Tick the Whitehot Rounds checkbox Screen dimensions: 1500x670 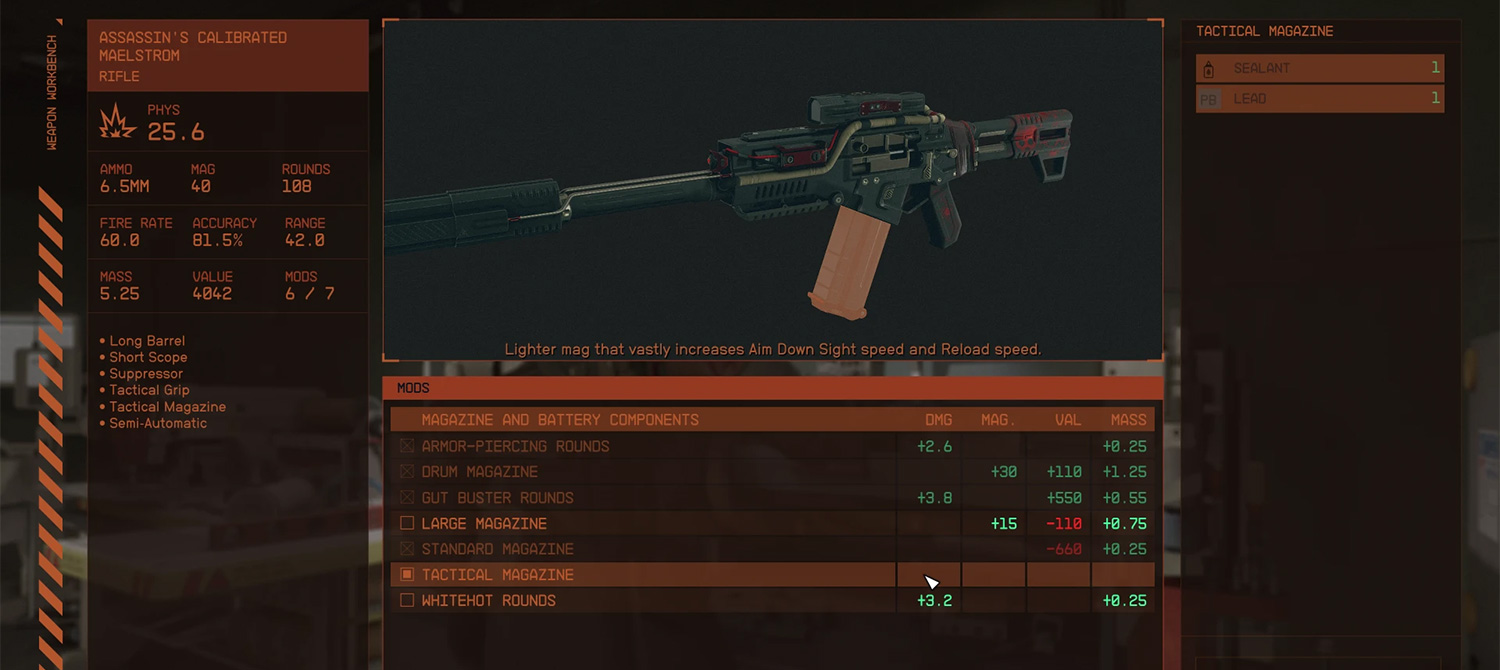tap(407, 601)
